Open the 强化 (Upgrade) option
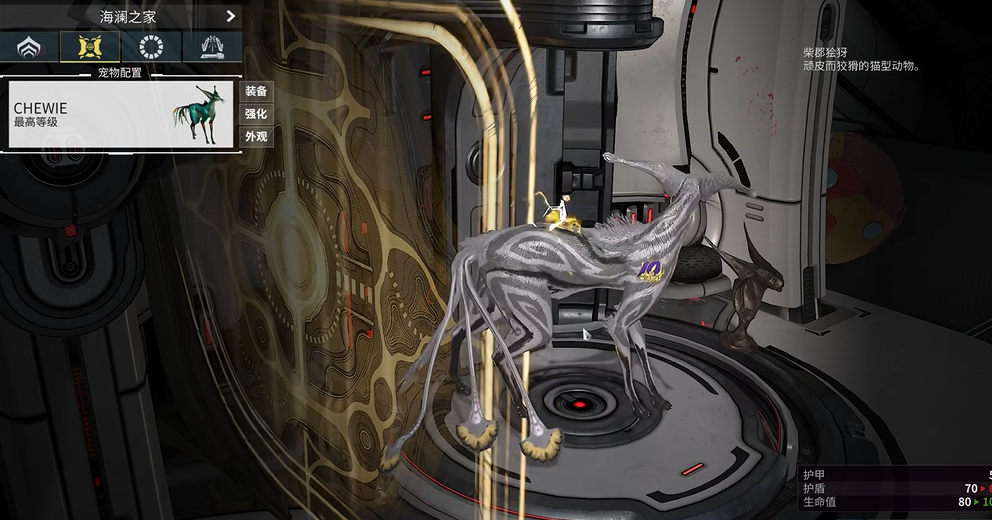The image size is (992, 520). (256, 114)
